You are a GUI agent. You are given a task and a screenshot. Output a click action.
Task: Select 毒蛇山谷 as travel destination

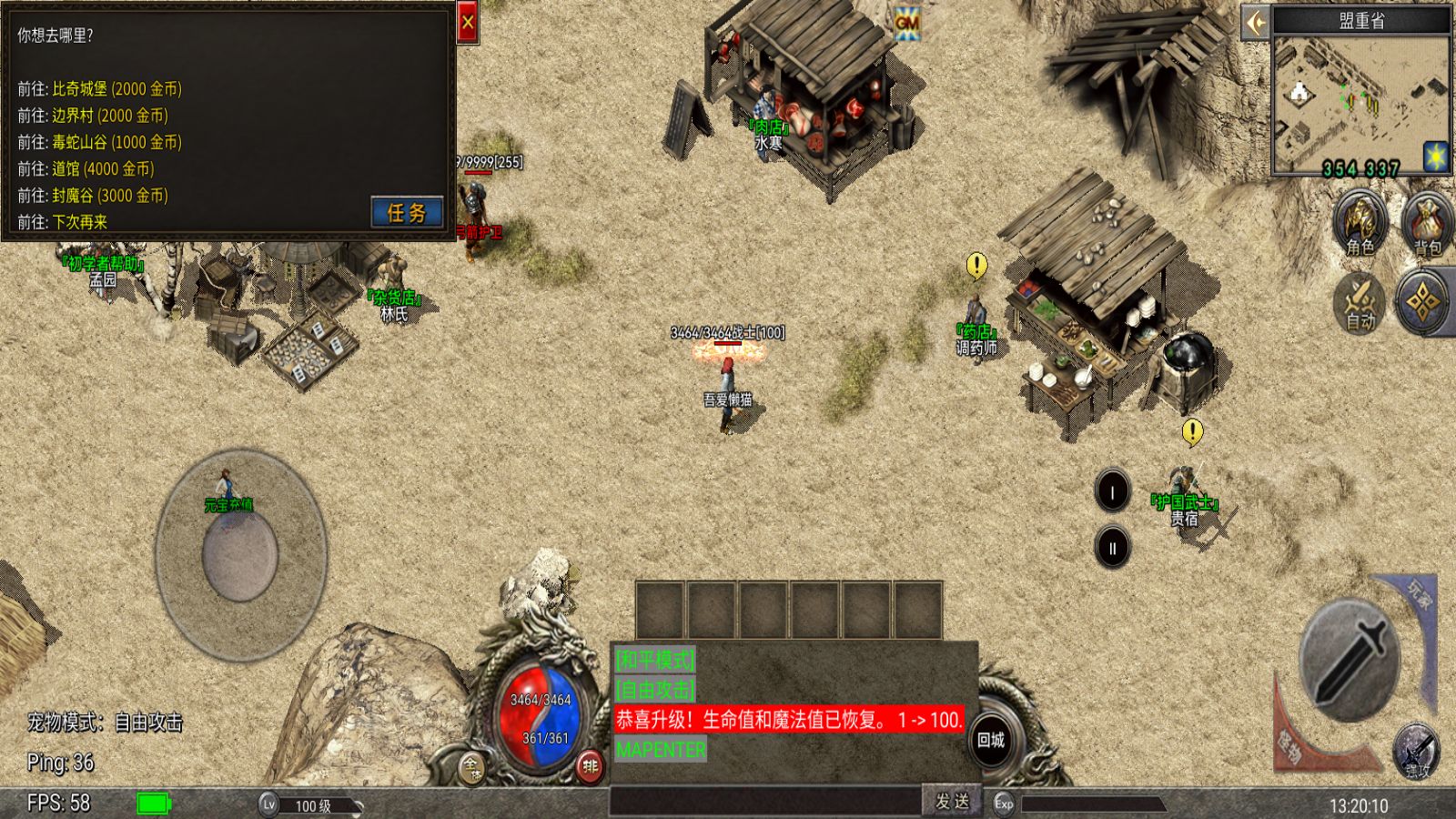[x=116, y=142]
